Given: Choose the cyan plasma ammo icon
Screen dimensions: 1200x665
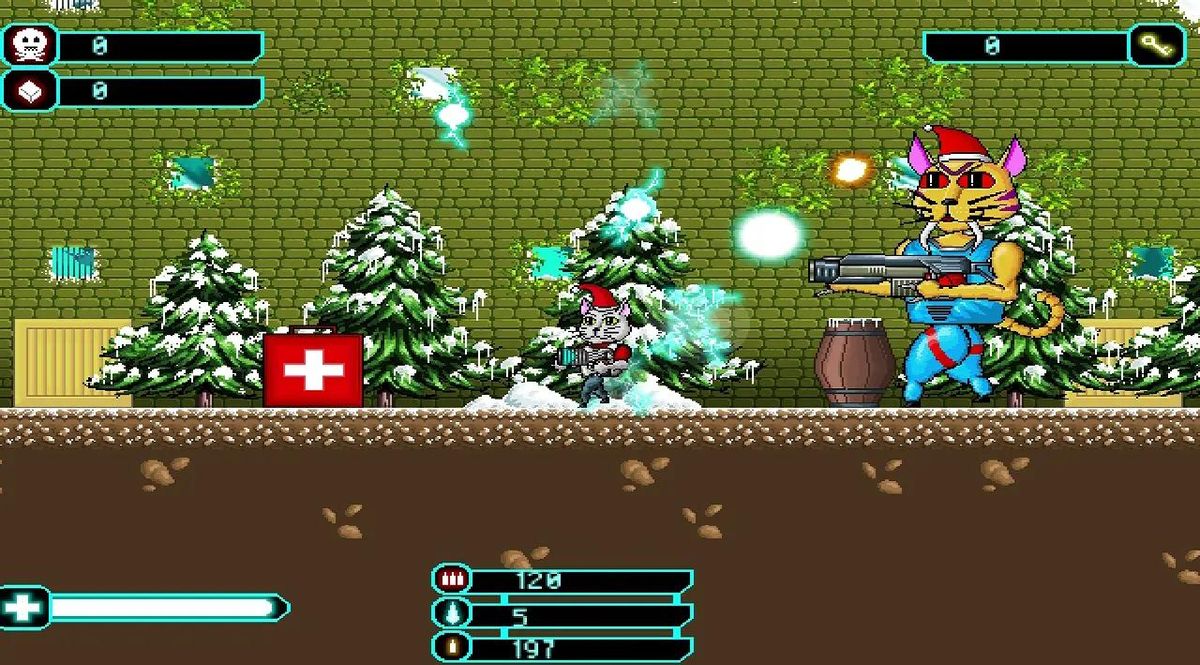Looking at the screenshot, I should (452, 614).
